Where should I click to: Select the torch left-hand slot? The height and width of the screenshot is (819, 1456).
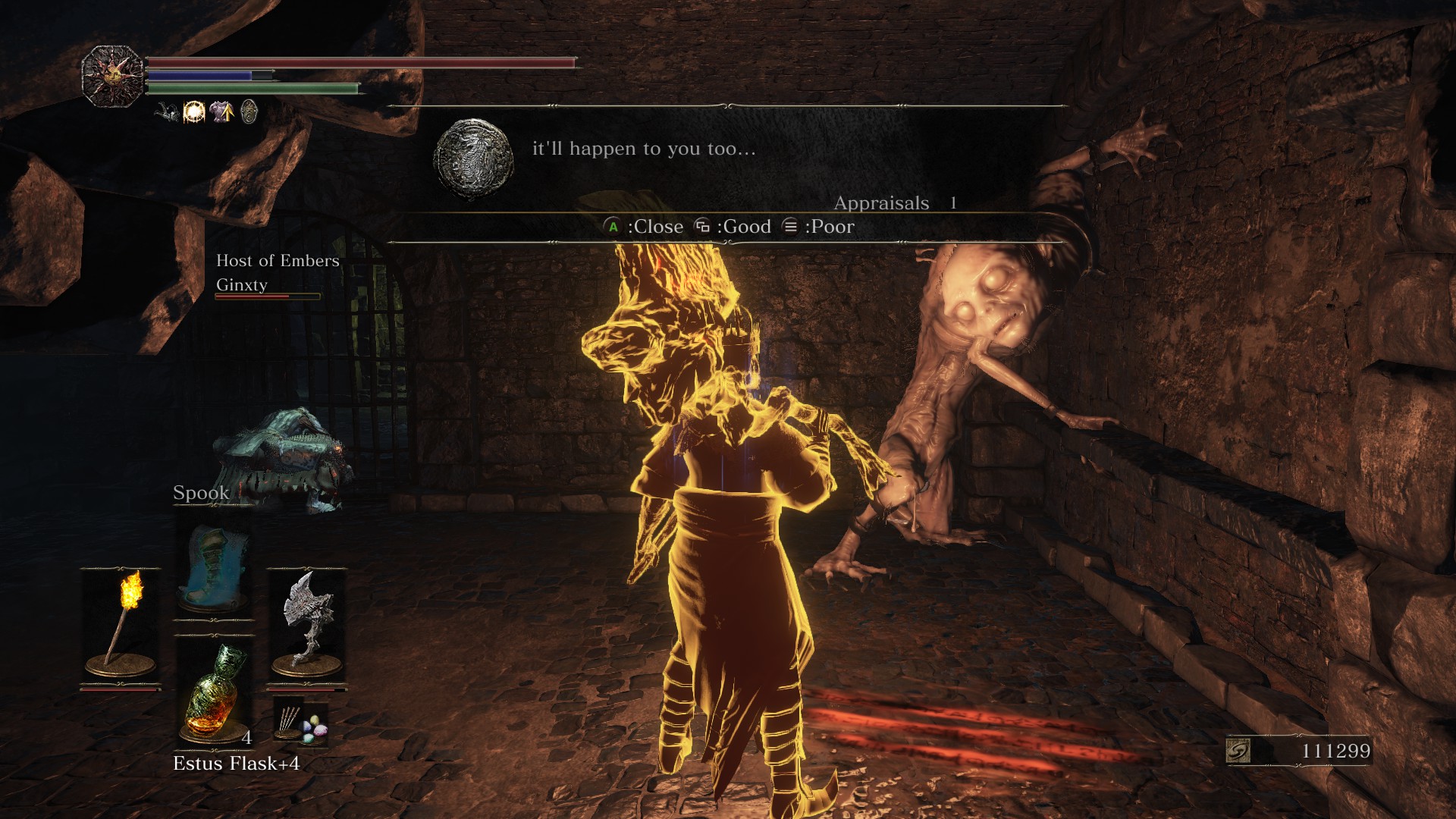click(x=121, y=626)
